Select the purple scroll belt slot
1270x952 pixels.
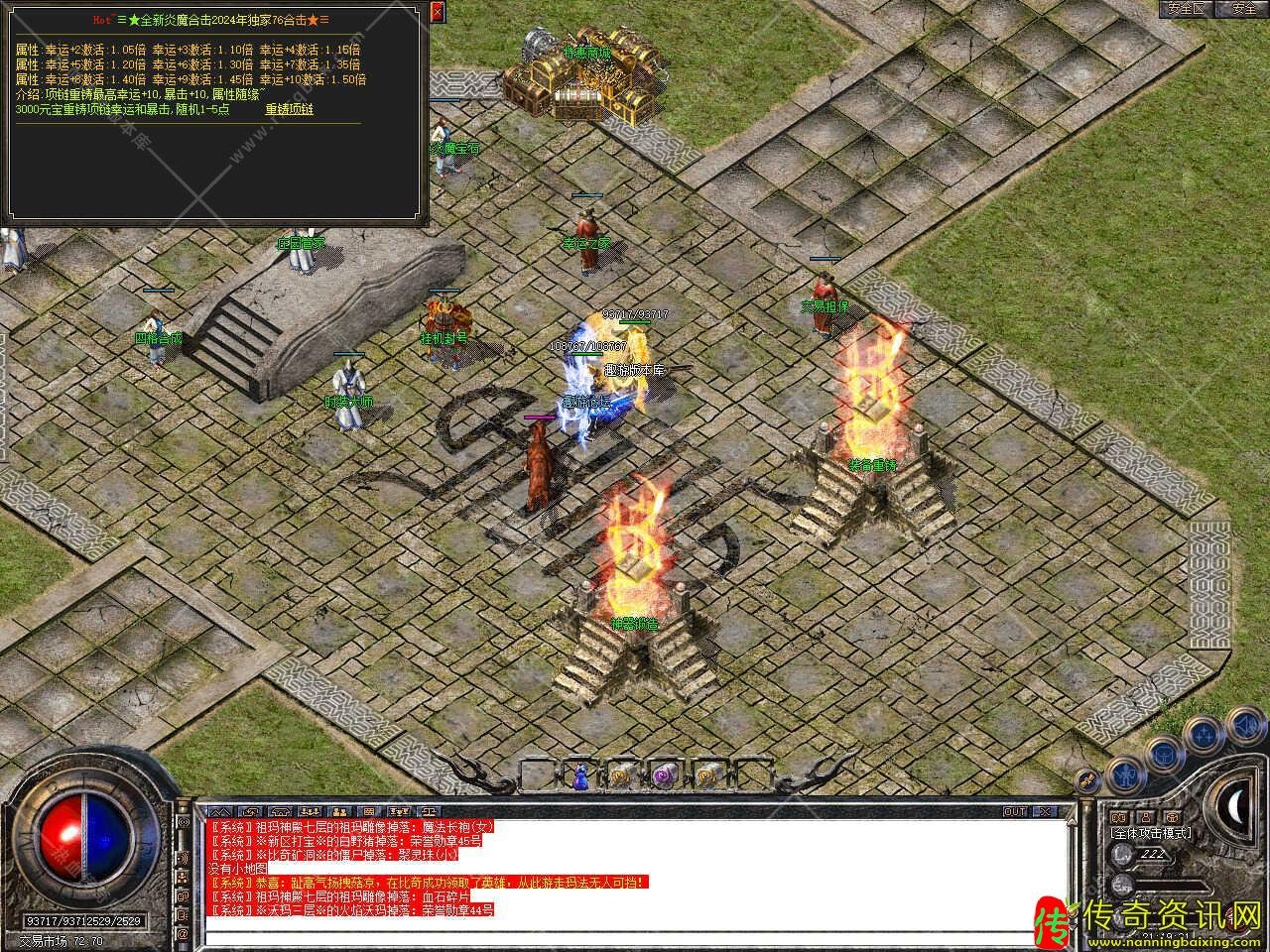pos(665,775)
